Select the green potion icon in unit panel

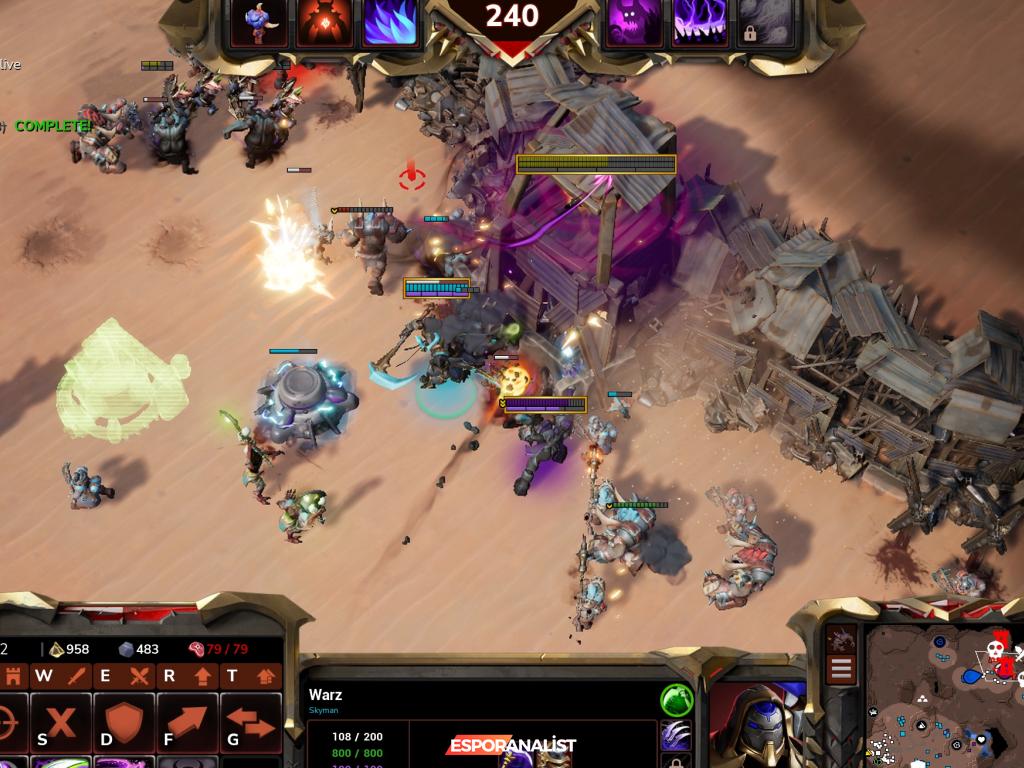(x=676, y=699)
